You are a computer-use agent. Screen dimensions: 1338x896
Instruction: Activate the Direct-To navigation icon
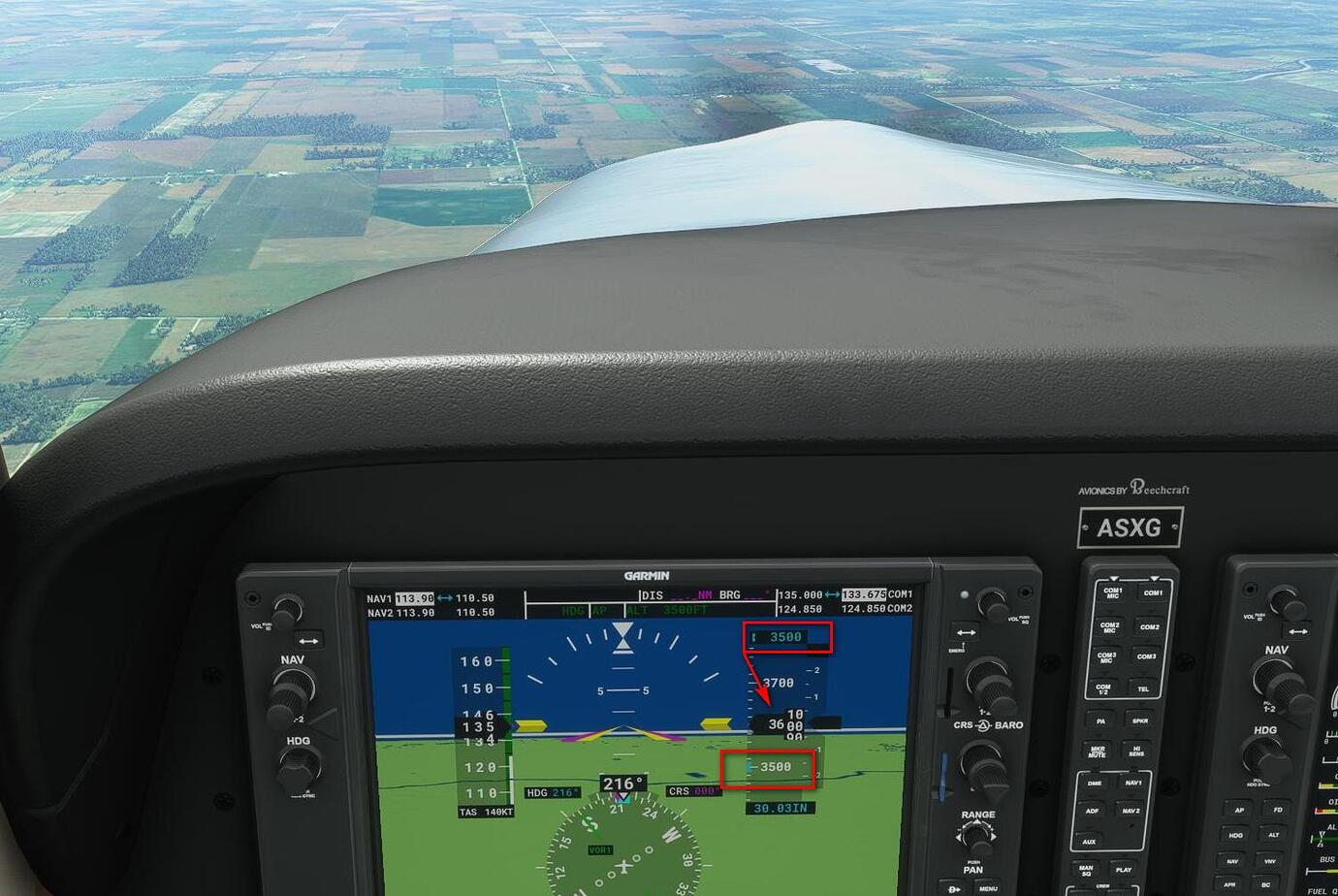(x=954, y=887)
